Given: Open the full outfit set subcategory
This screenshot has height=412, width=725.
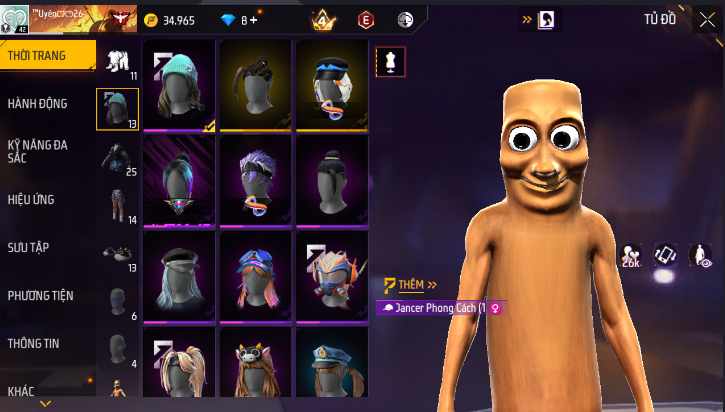Looking at the screenshot, I should (118, 61).
